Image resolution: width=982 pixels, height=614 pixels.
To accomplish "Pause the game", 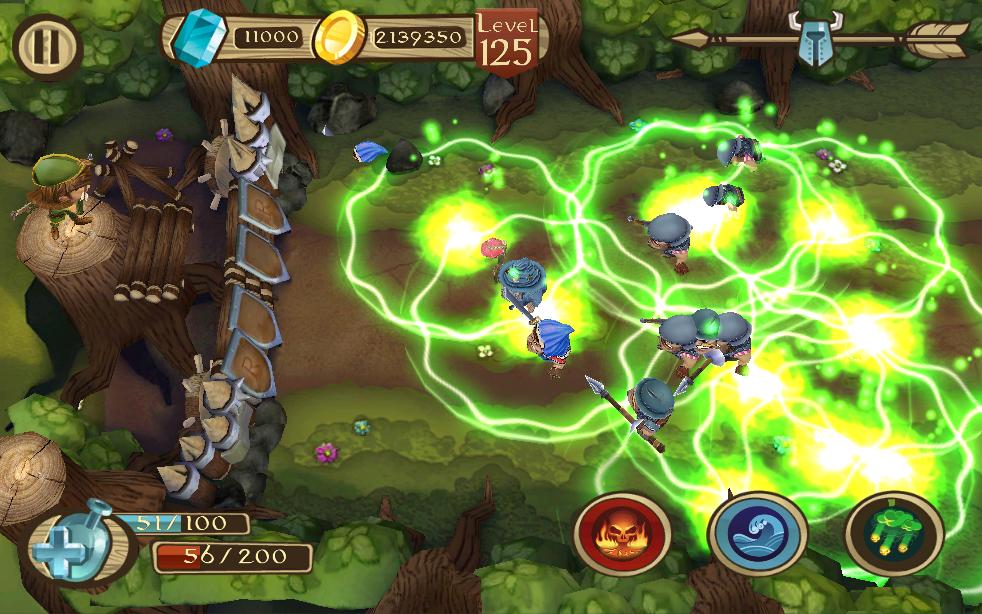I will pyautogui.click(x=46, y=47).
